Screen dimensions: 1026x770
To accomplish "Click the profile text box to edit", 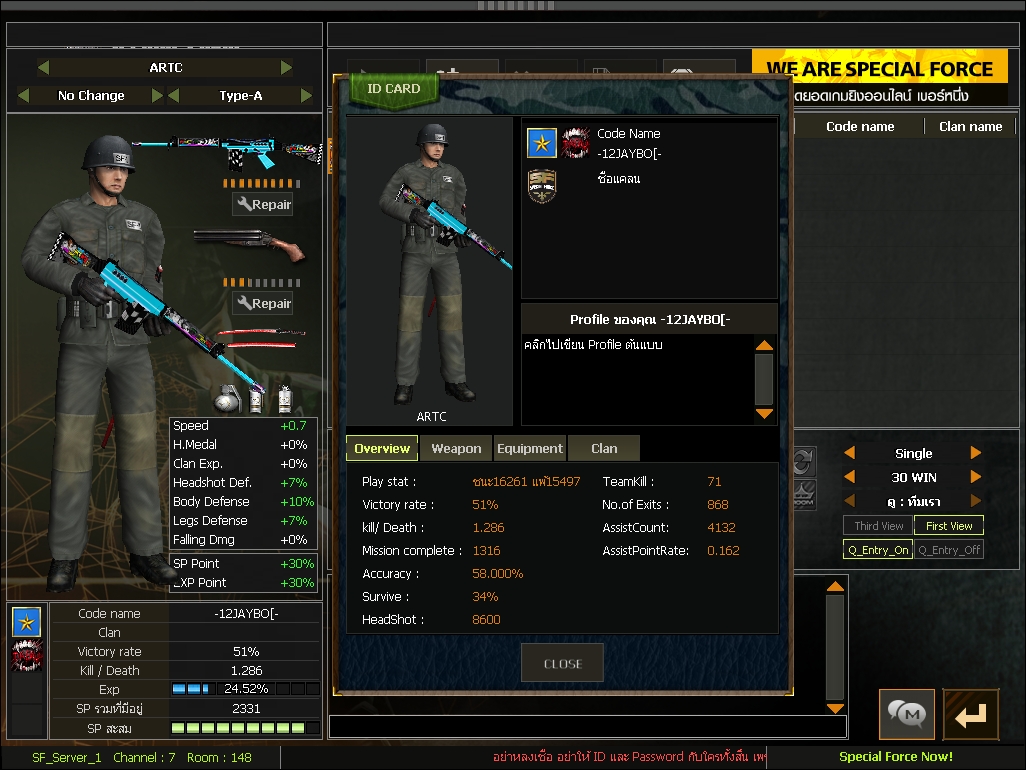I will 636,380.
